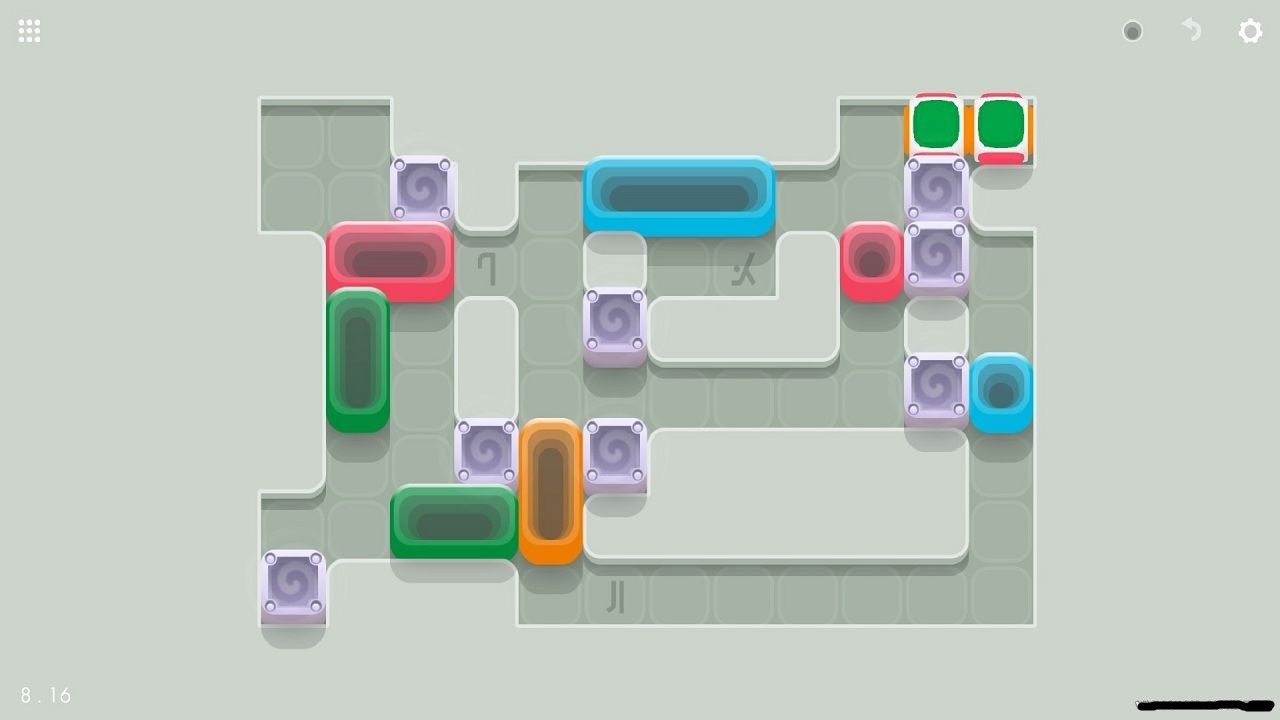Click the purple spiral block next to orange block
Image resolution: width=1280 pixels, height=720 pixels.
pos(615,448)
